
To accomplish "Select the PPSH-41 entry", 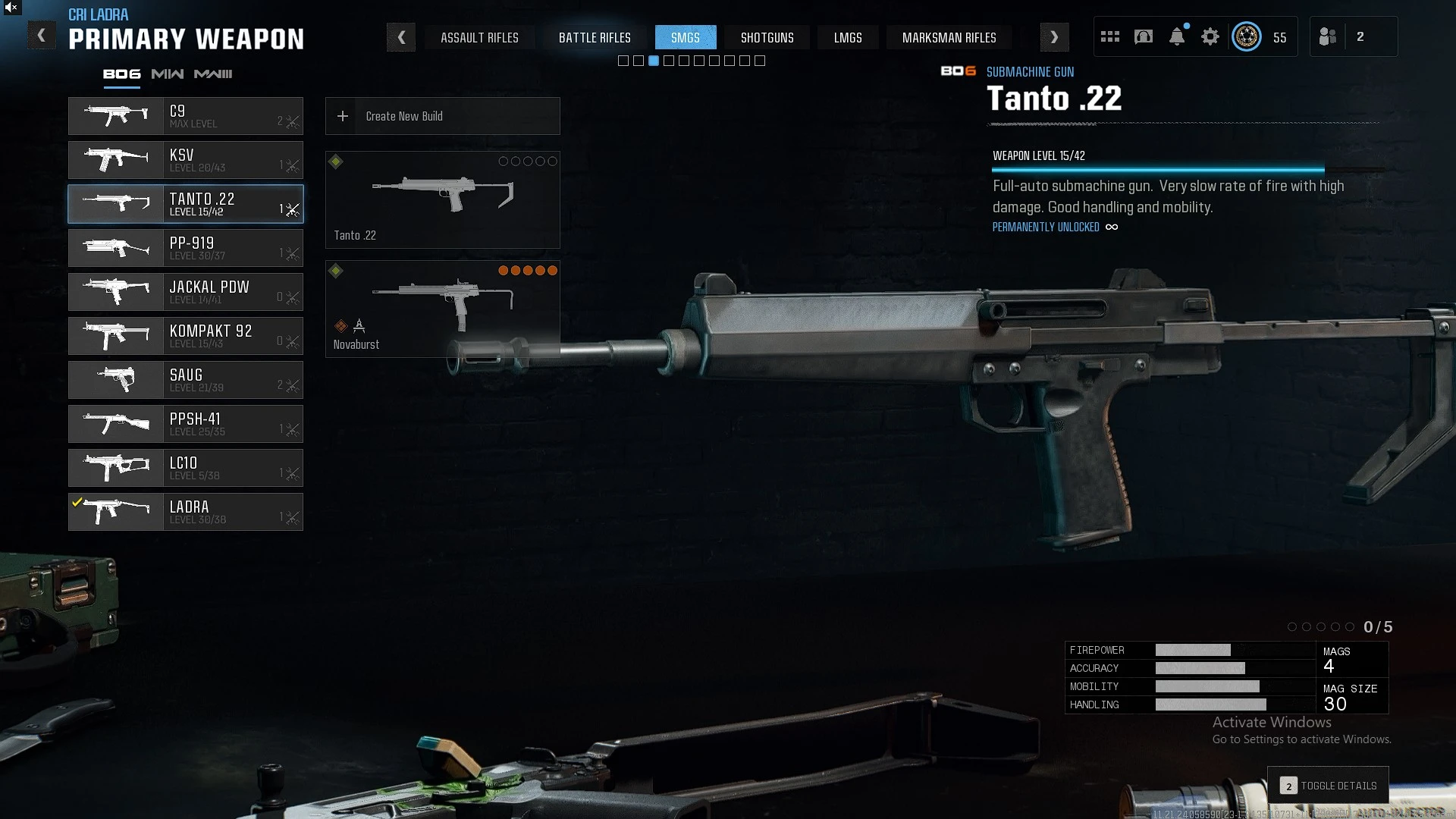I will [186, 424].
